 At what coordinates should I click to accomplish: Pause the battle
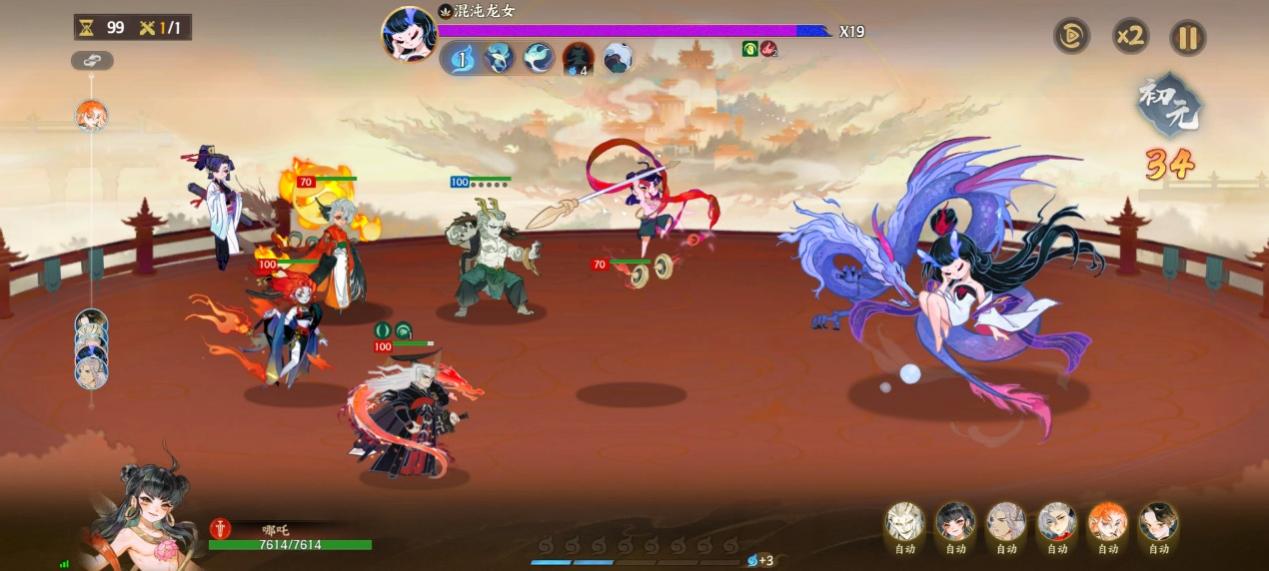(1188, 38)
